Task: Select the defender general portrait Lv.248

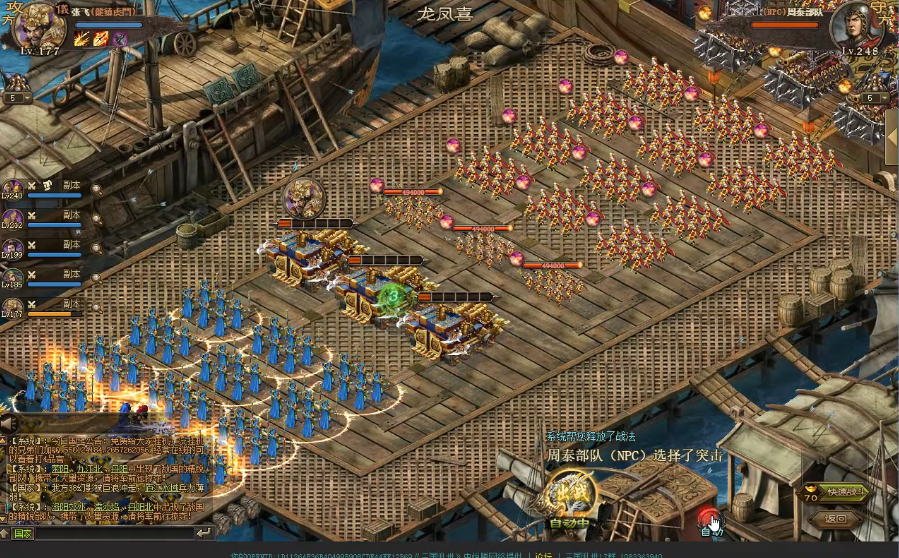Action: coord(858,27)
